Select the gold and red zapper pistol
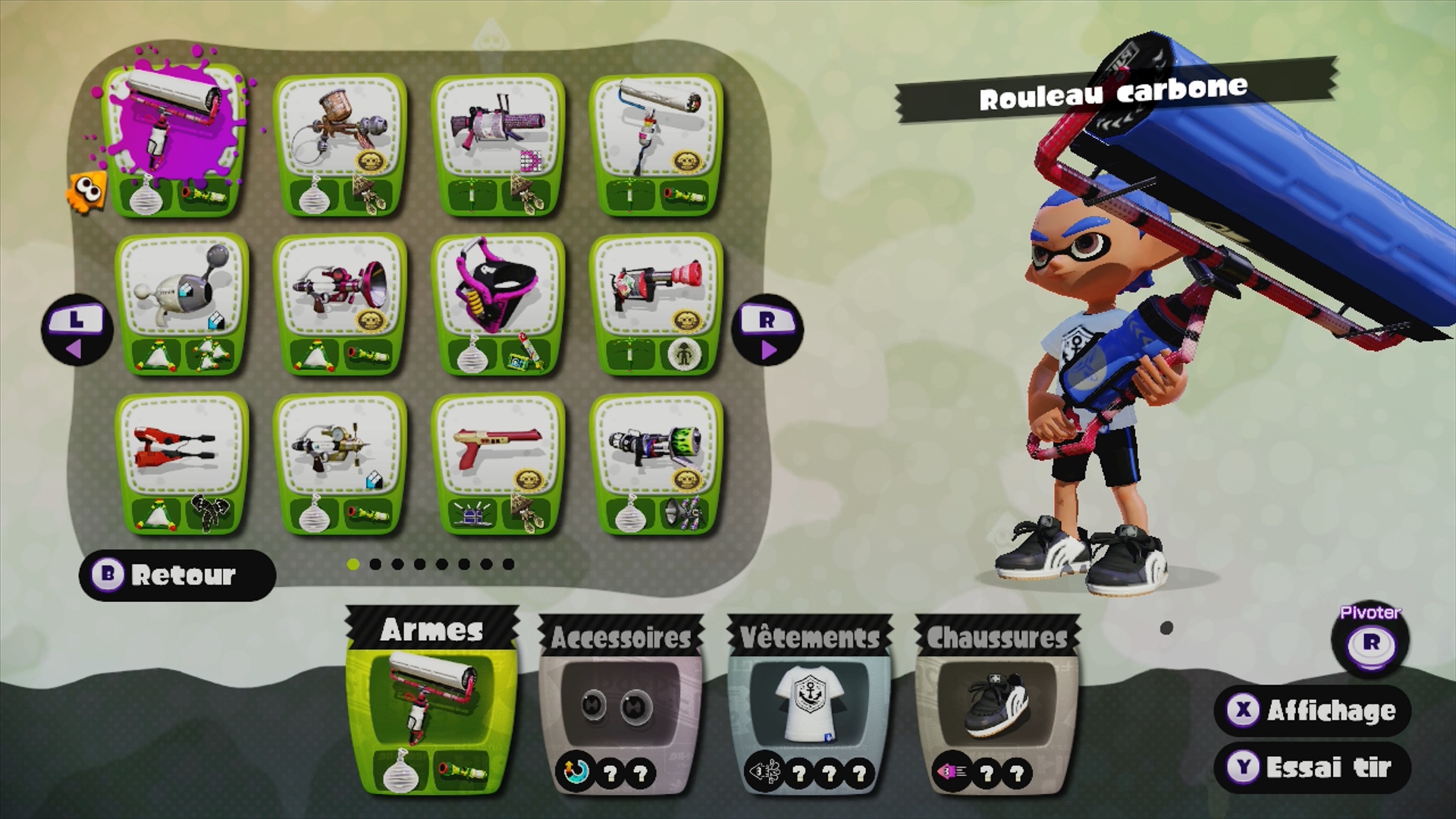 point(497,463)
